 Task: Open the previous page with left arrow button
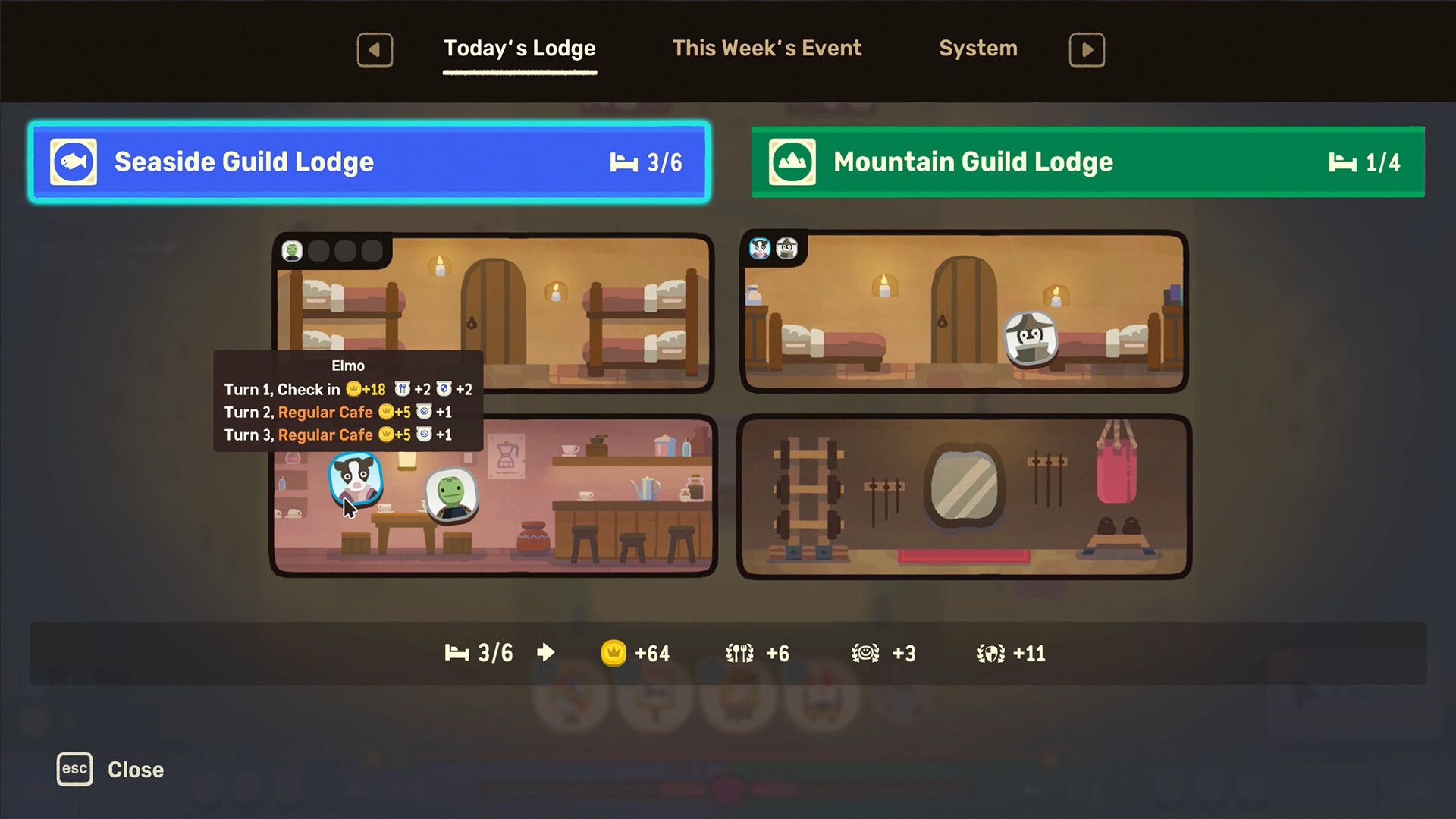click(x=375, y=50)
